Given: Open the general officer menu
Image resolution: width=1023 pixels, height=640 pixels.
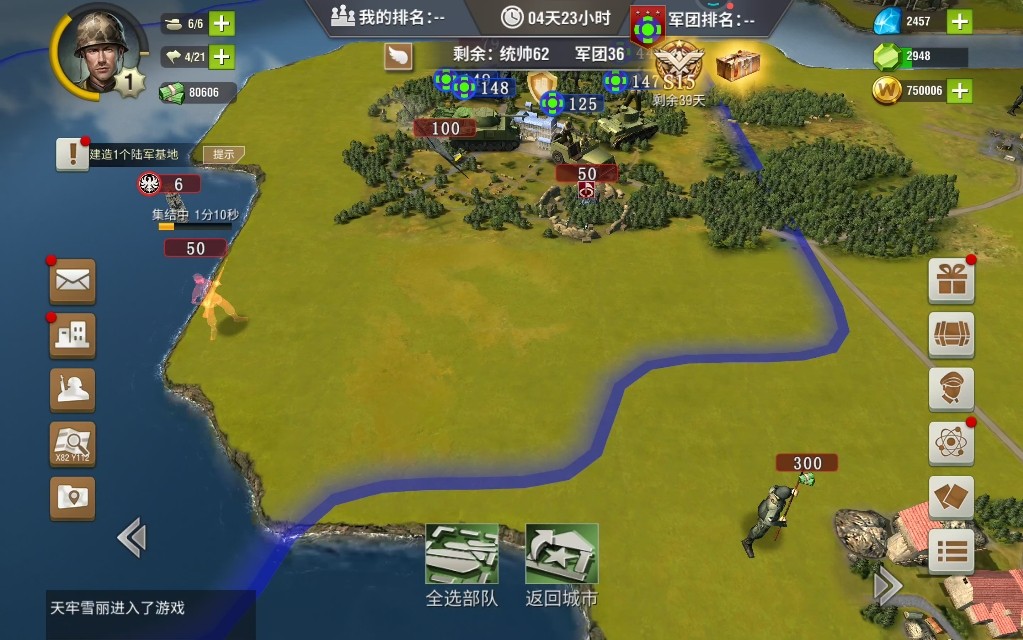Looking at the screenshot, I should [x=951, y=389].
